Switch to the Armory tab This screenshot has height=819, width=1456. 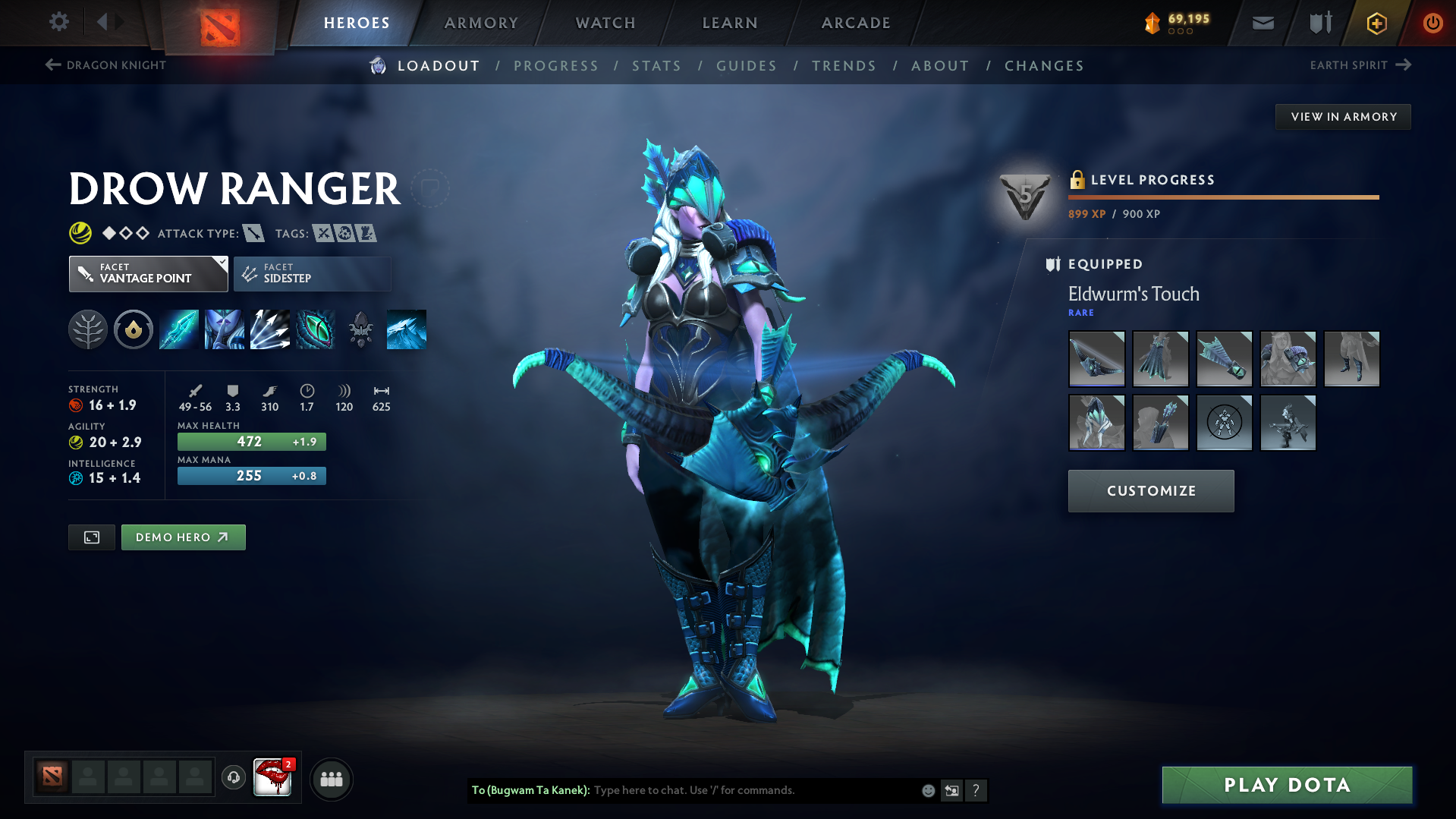point(481,23)
